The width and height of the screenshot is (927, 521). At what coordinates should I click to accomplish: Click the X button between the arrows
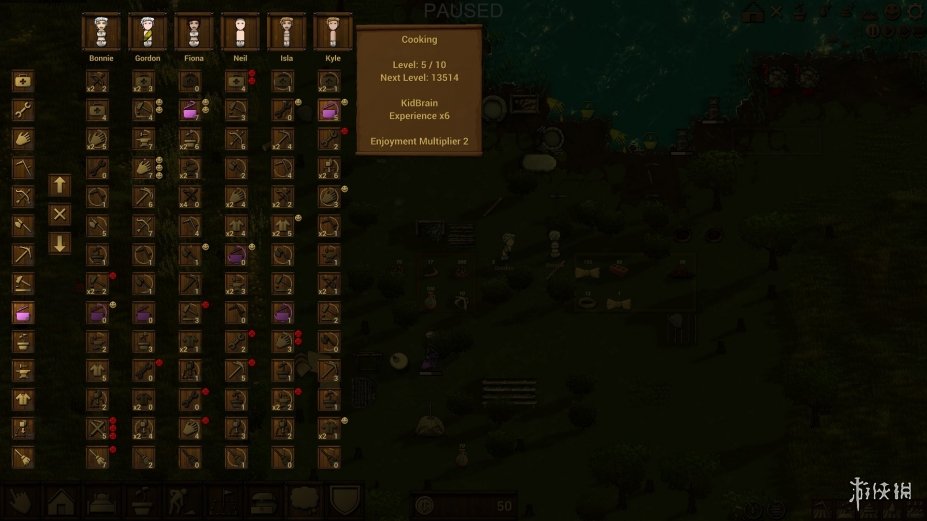coord(60,214)
